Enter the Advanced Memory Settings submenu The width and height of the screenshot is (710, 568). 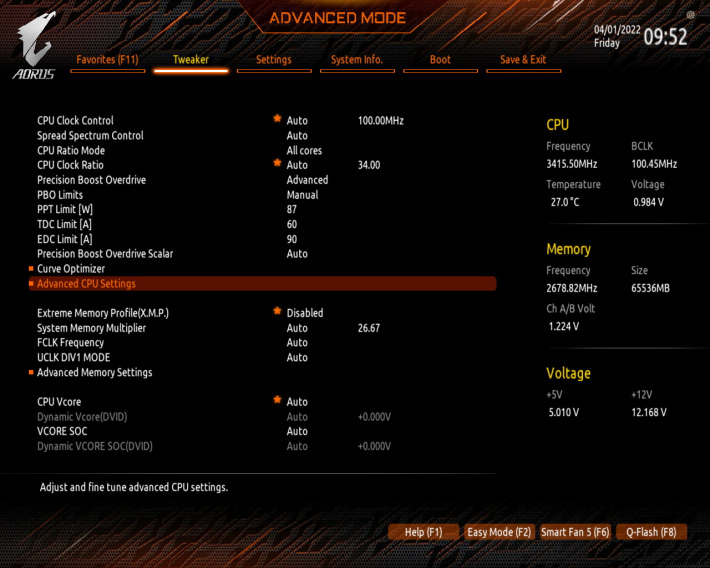point(95,373)
